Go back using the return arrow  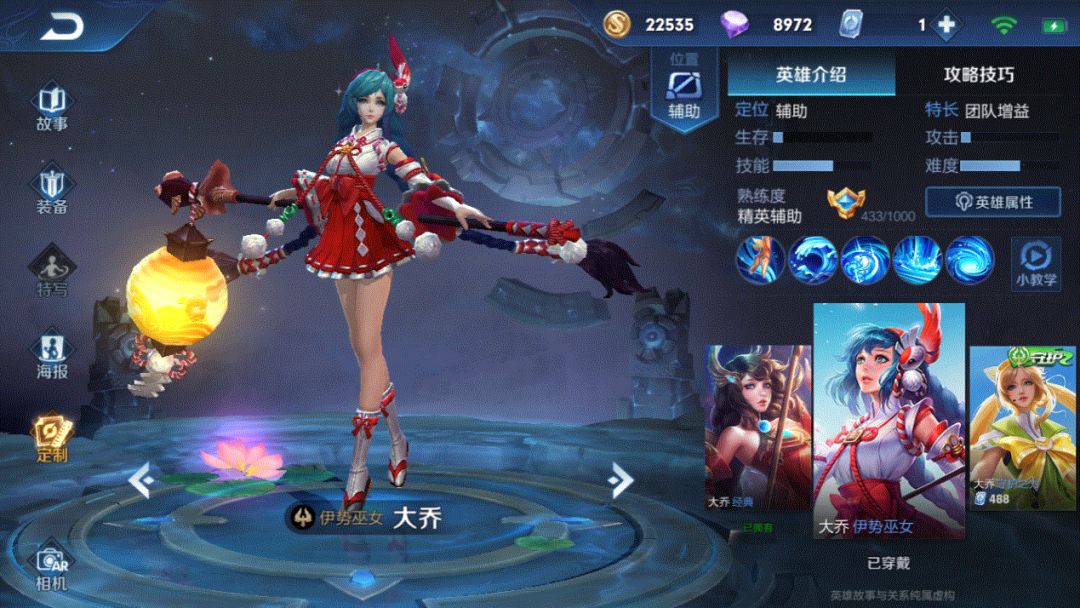tap(62, 27)
